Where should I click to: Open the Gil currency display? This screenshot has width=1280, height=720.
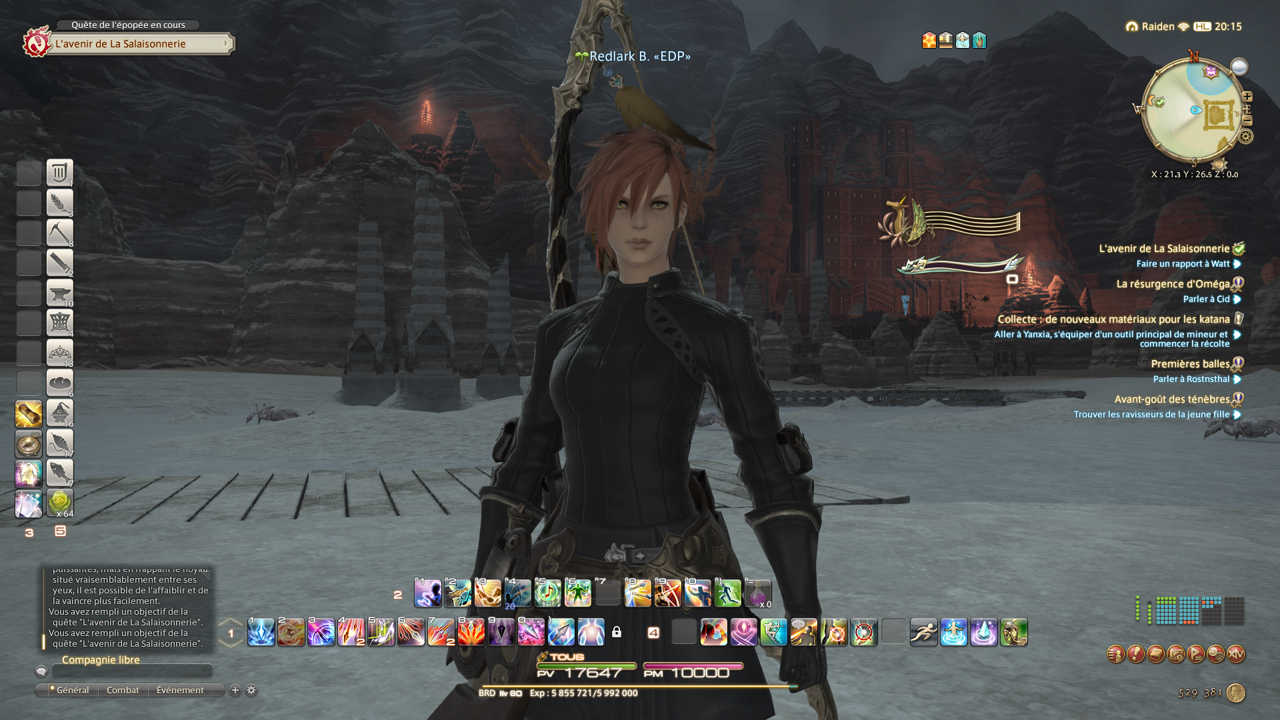[1236, 692]
